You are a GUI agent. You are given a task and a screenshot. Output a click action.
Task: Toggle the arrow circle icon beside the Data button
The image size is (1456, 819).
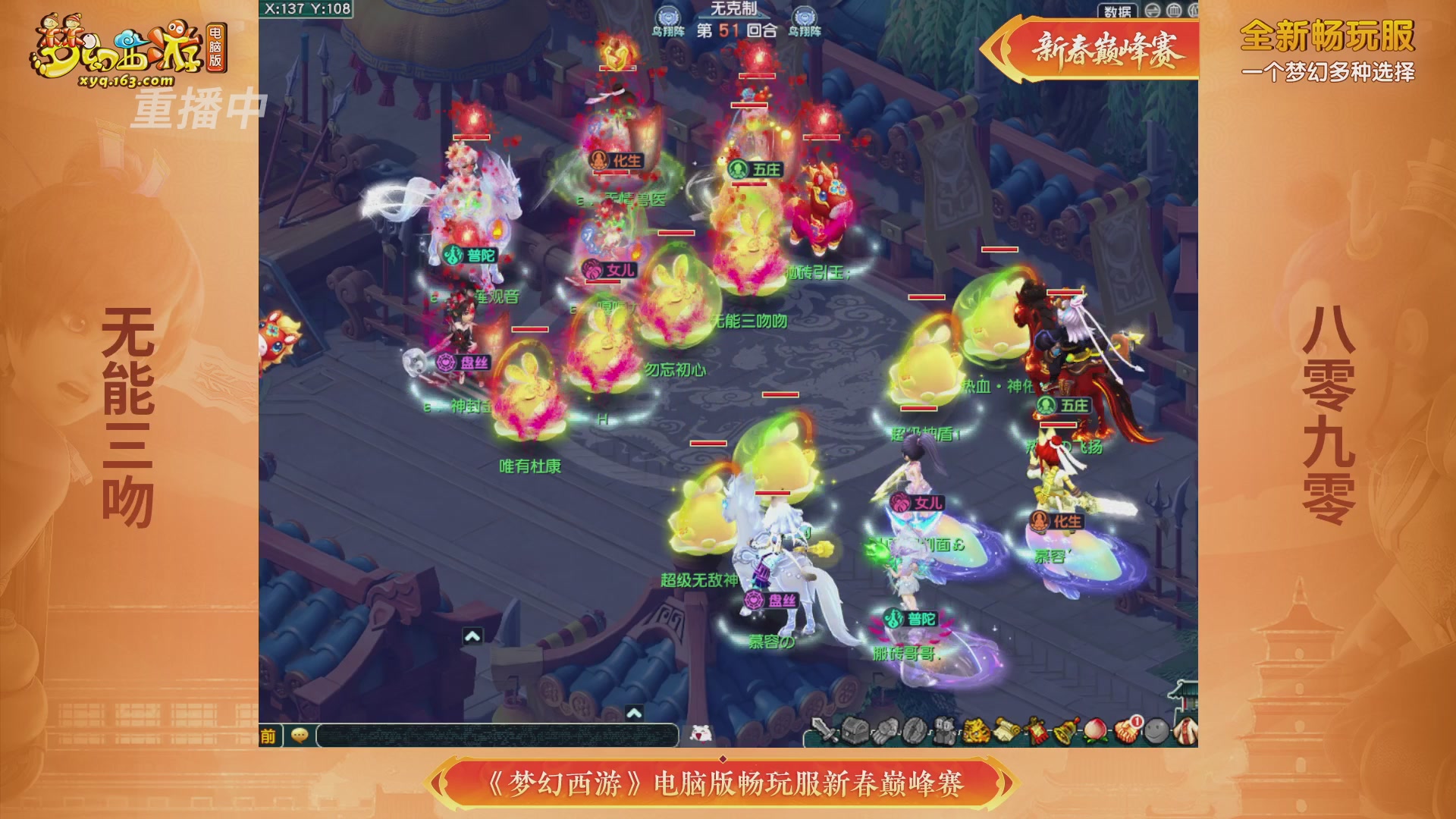click(1152, 11)
